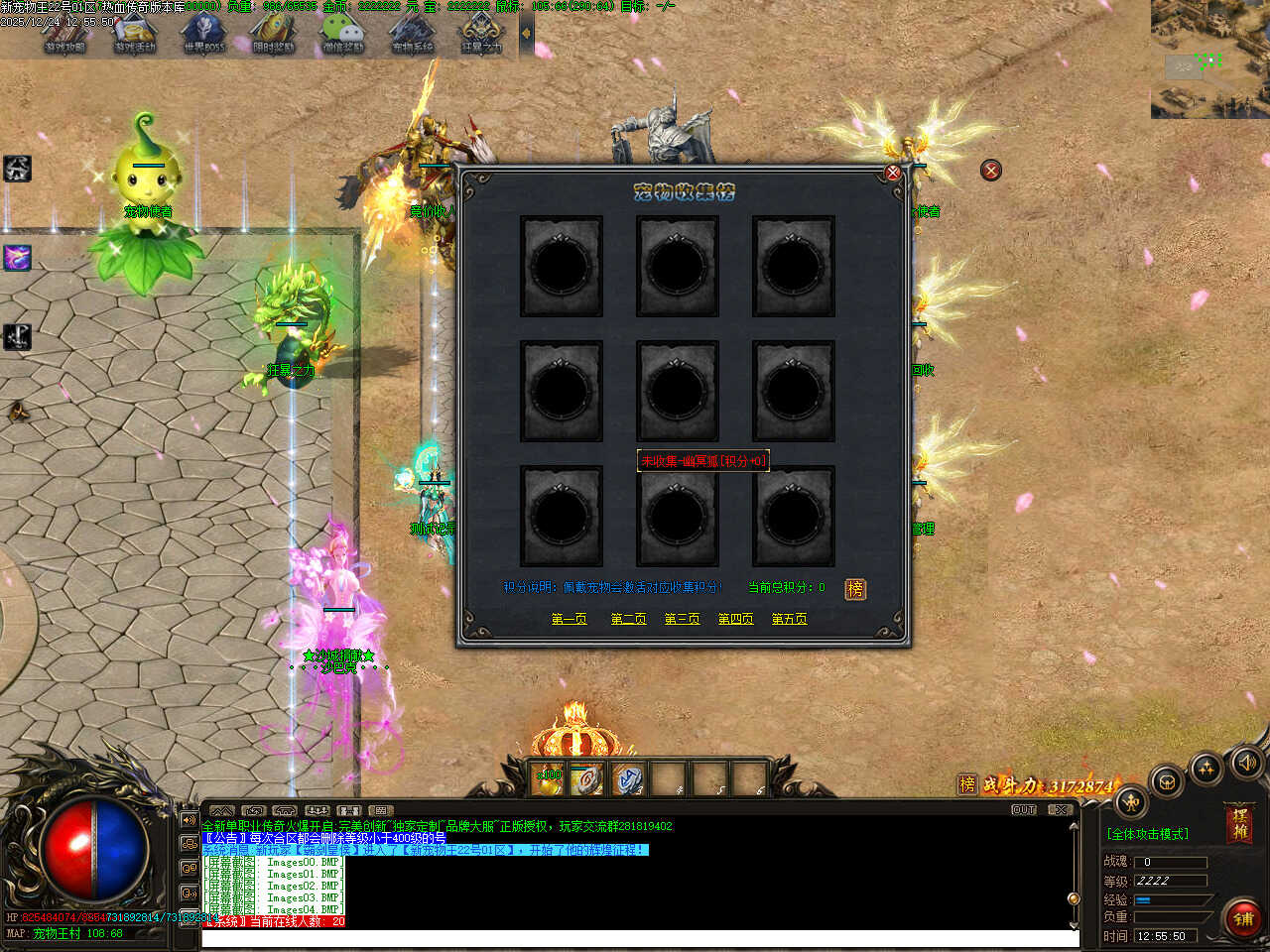The image size is (1270, 952).
Task: Jump to page five (第五页)
Action: click(789, 619)
